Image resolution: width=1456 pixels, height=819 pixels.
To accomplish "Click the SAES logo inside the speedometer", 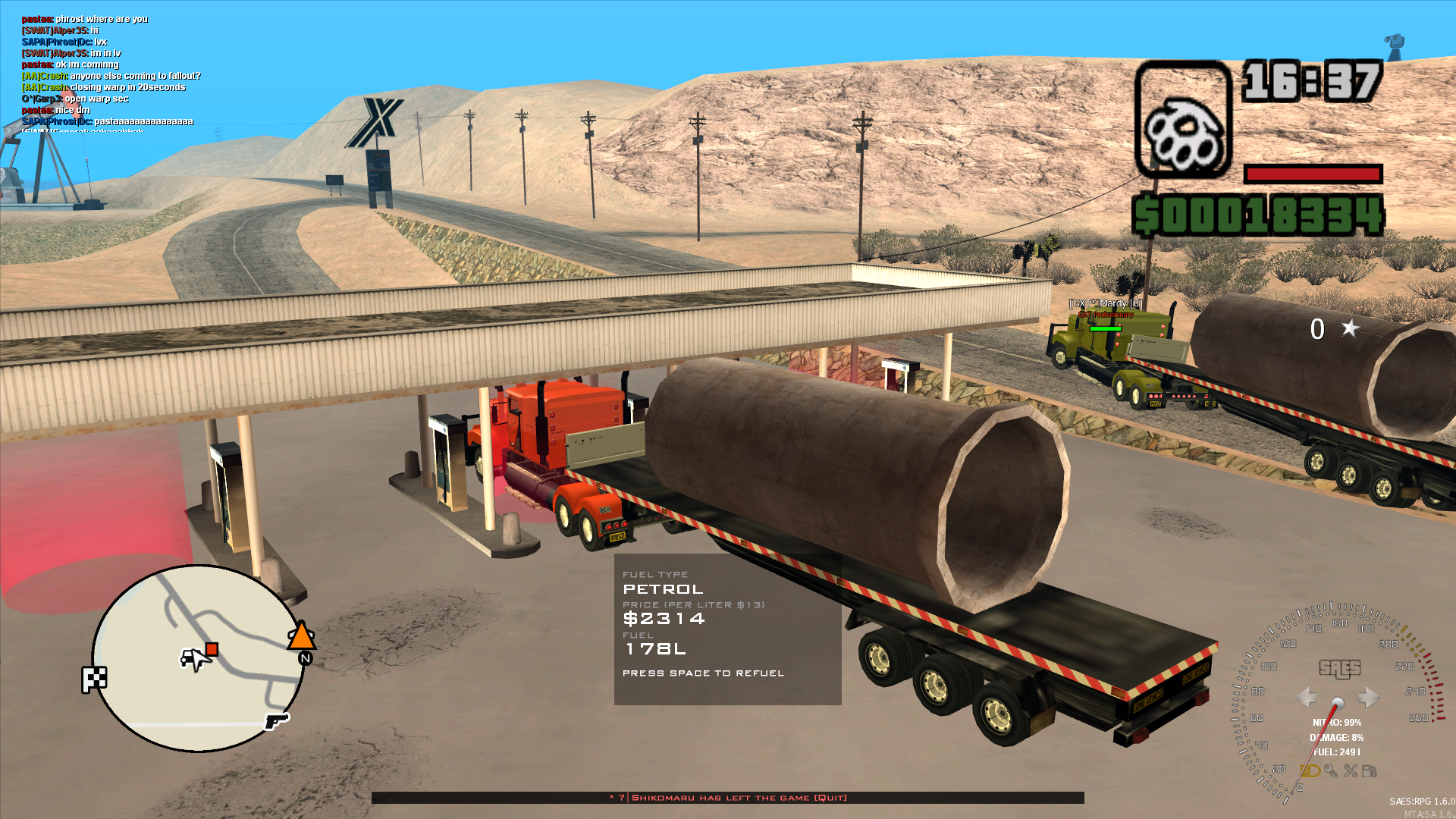I will (x=1338, y=669).
